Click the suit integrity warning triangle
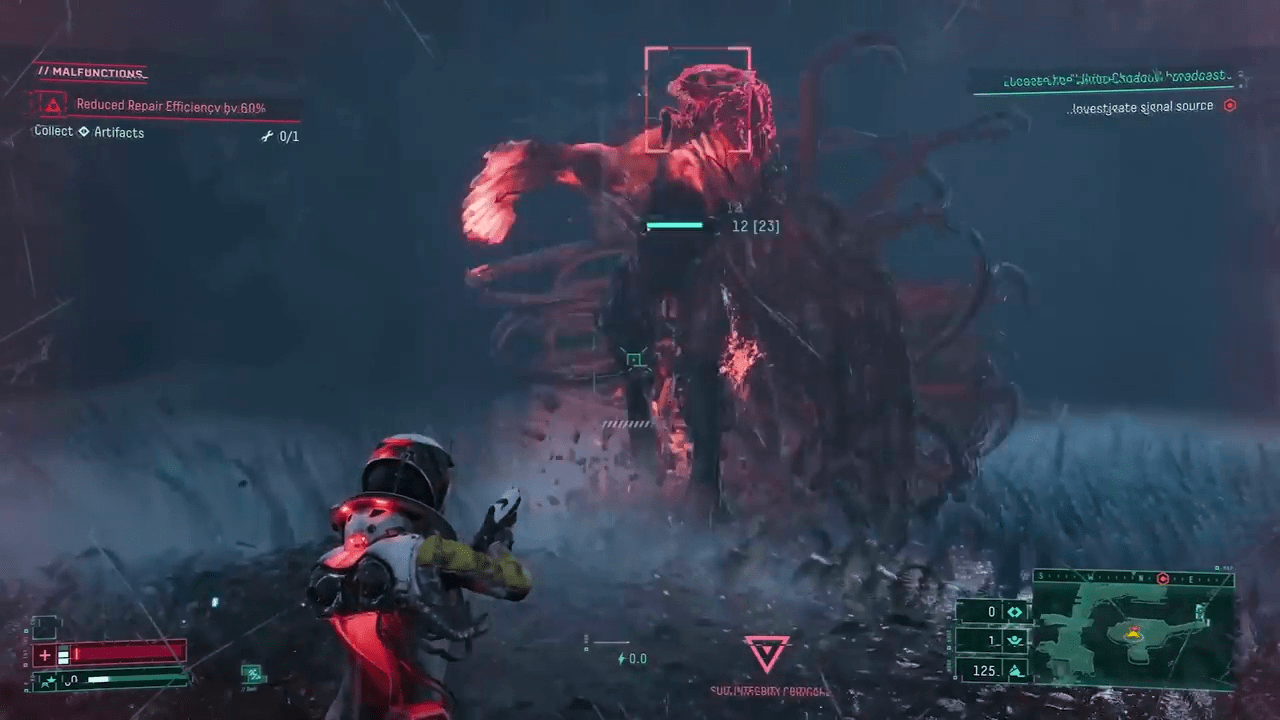The image size is (1280, 720). tap(767, 653)
